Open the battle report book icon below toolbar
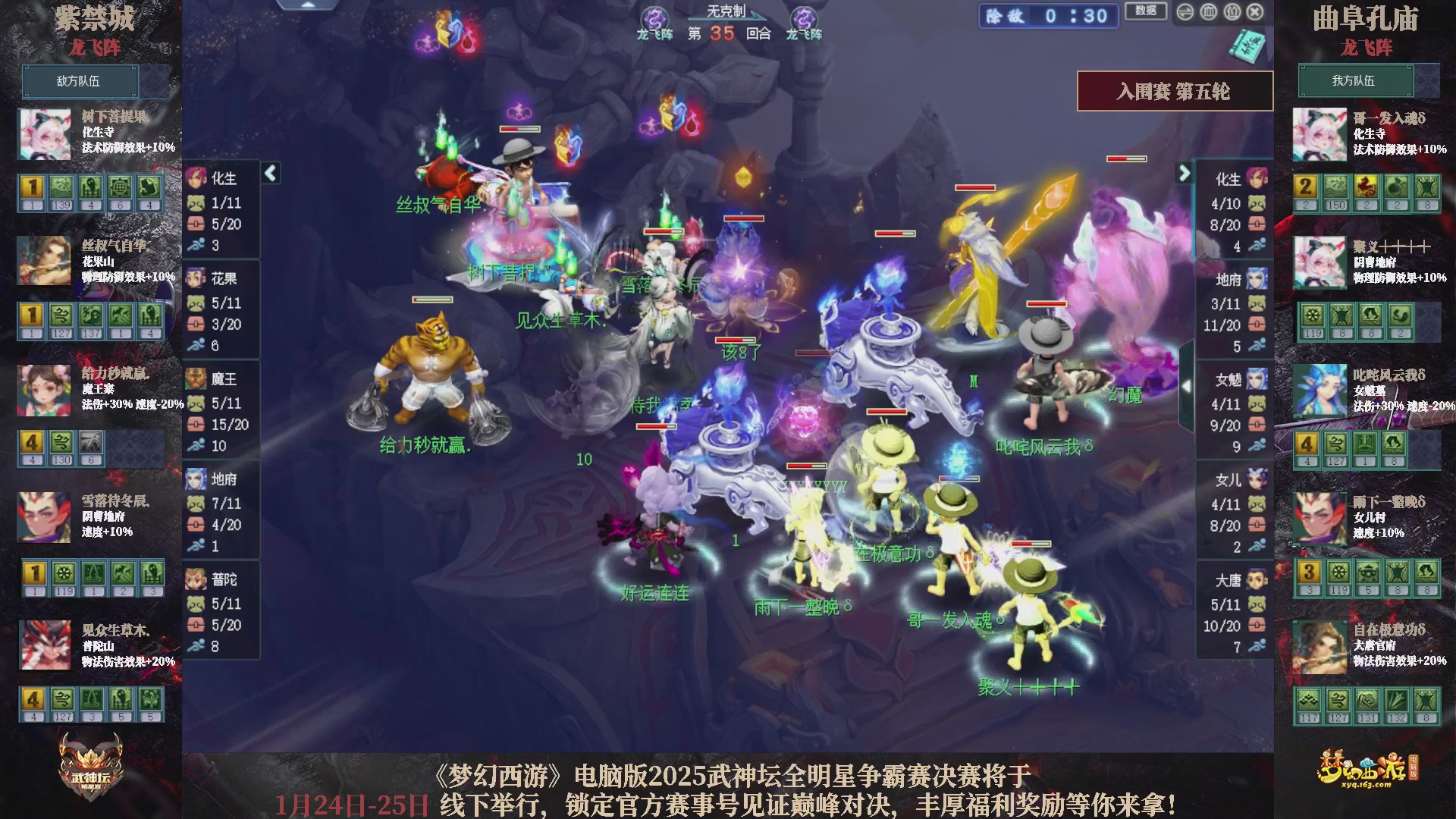 click(1247, 44)
